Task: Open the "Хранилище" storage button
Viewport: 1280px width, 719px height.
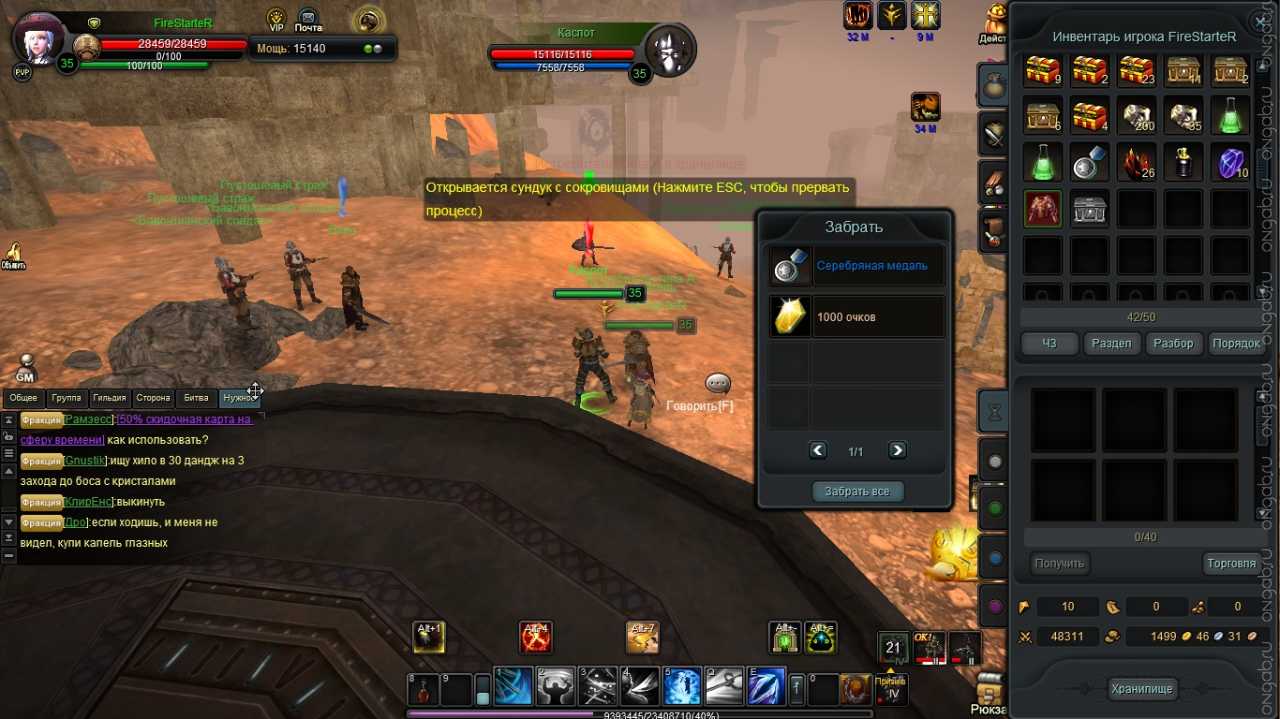Action: click(x=1142, y=688)
